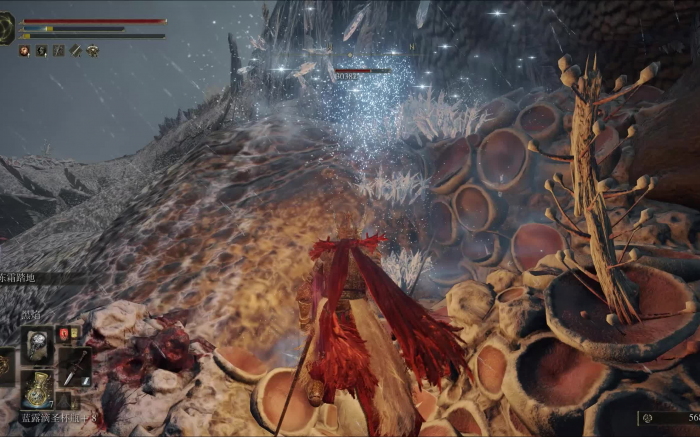This screenshot has height=437, width=700.
Task: Select the equipped spell slot above the flask
Action: 37,345
